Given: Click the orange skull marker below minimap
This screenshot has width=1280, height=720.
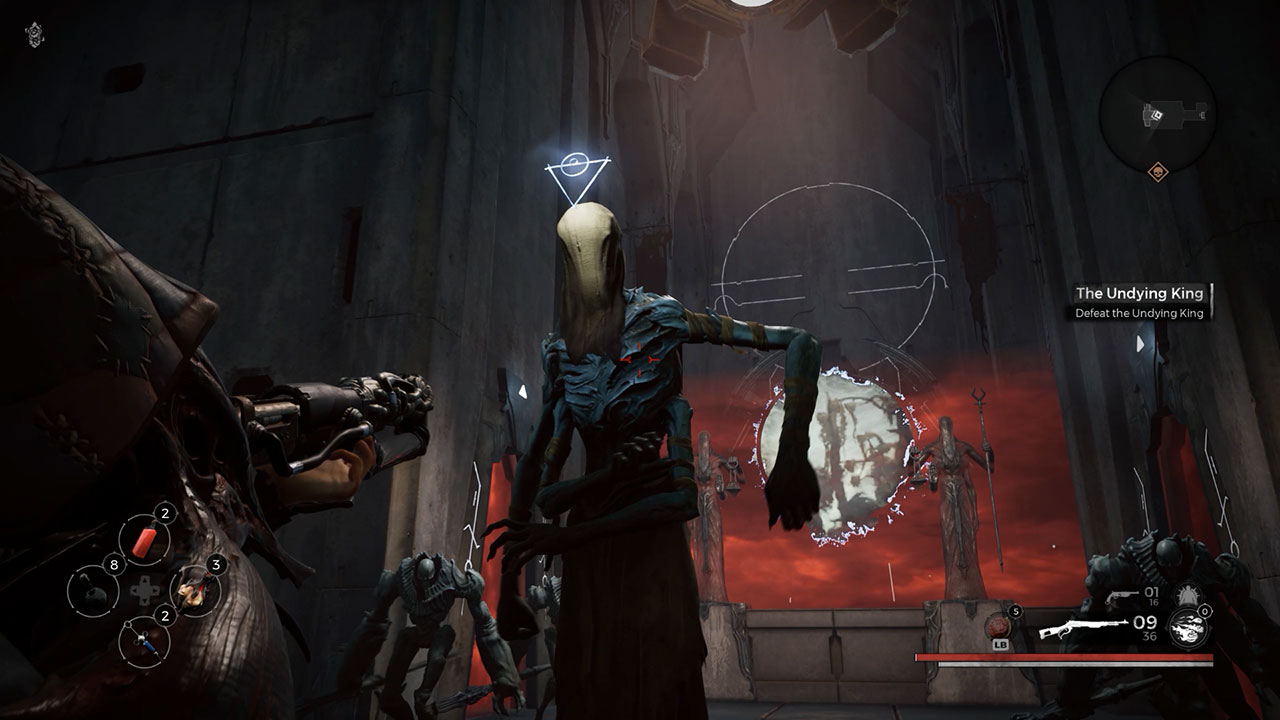Looking at the screenshot, I should point(1158,171).
